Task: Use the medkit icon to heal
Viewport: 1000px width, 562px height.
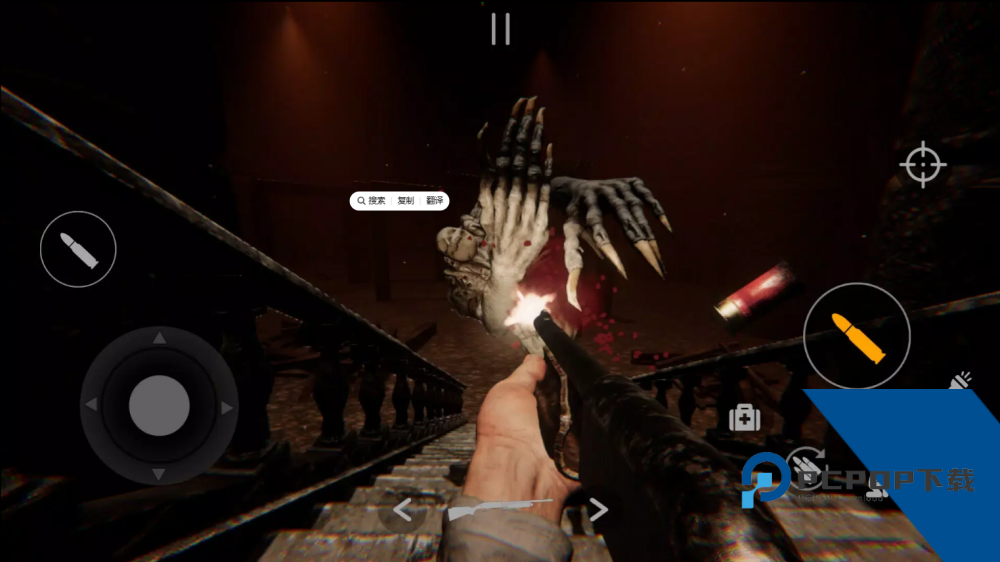Action: click(x=744, y=418)
